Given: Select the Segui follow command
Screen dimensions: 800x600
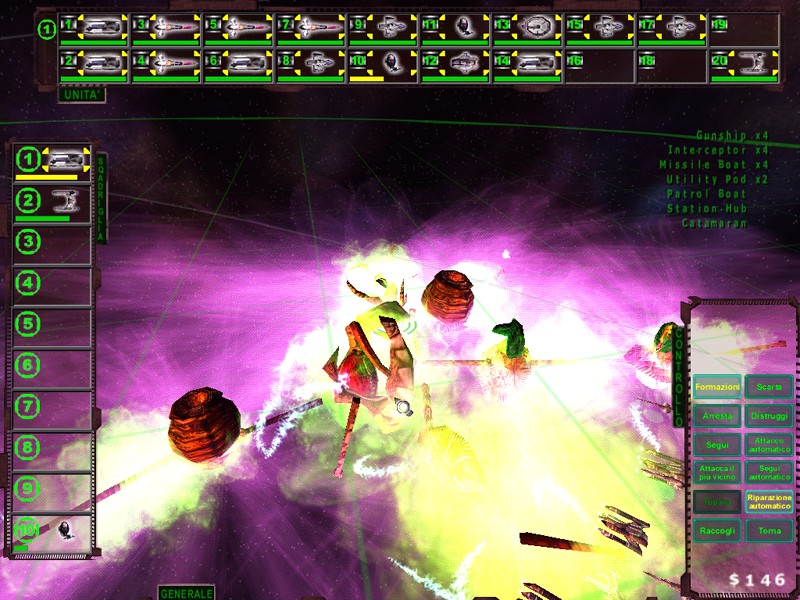Looking at the screenshot, I should click(717, 443).
